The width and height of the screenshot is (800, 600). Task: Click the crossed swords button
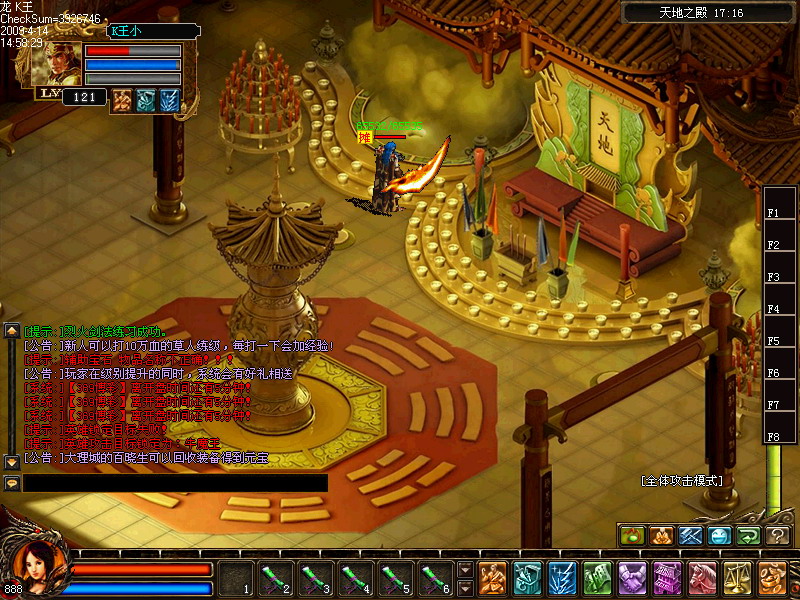tap(691, 536)
